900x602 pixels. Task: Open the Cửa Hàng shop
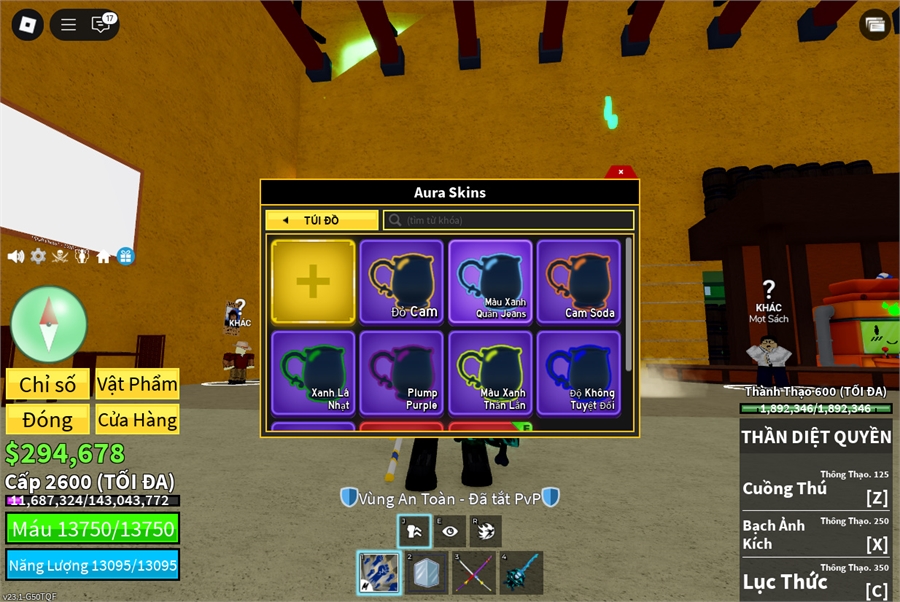tap(137, 419)
